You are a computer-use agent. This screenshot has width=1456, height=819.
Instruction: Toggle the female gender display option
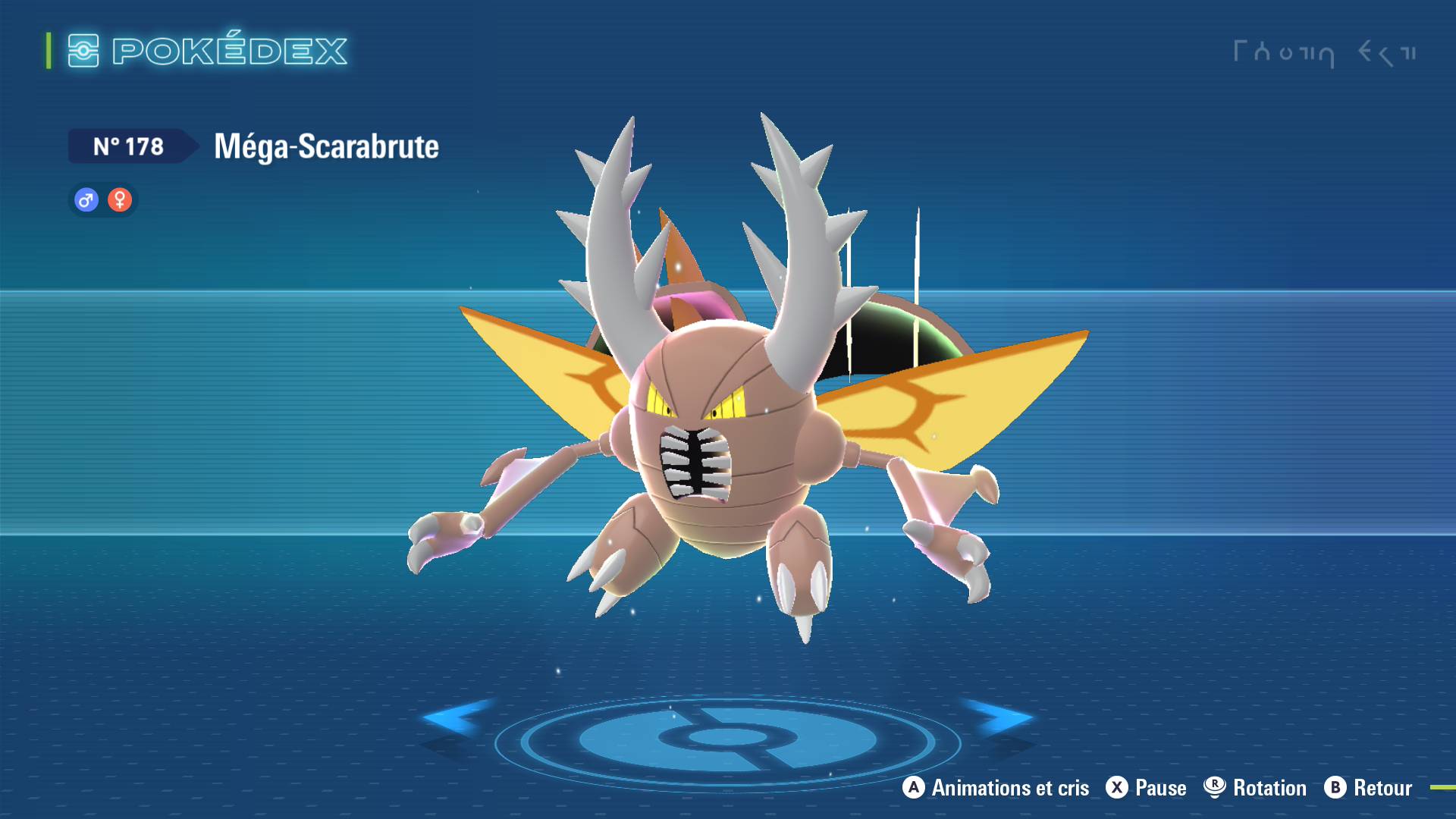point(120,200)
